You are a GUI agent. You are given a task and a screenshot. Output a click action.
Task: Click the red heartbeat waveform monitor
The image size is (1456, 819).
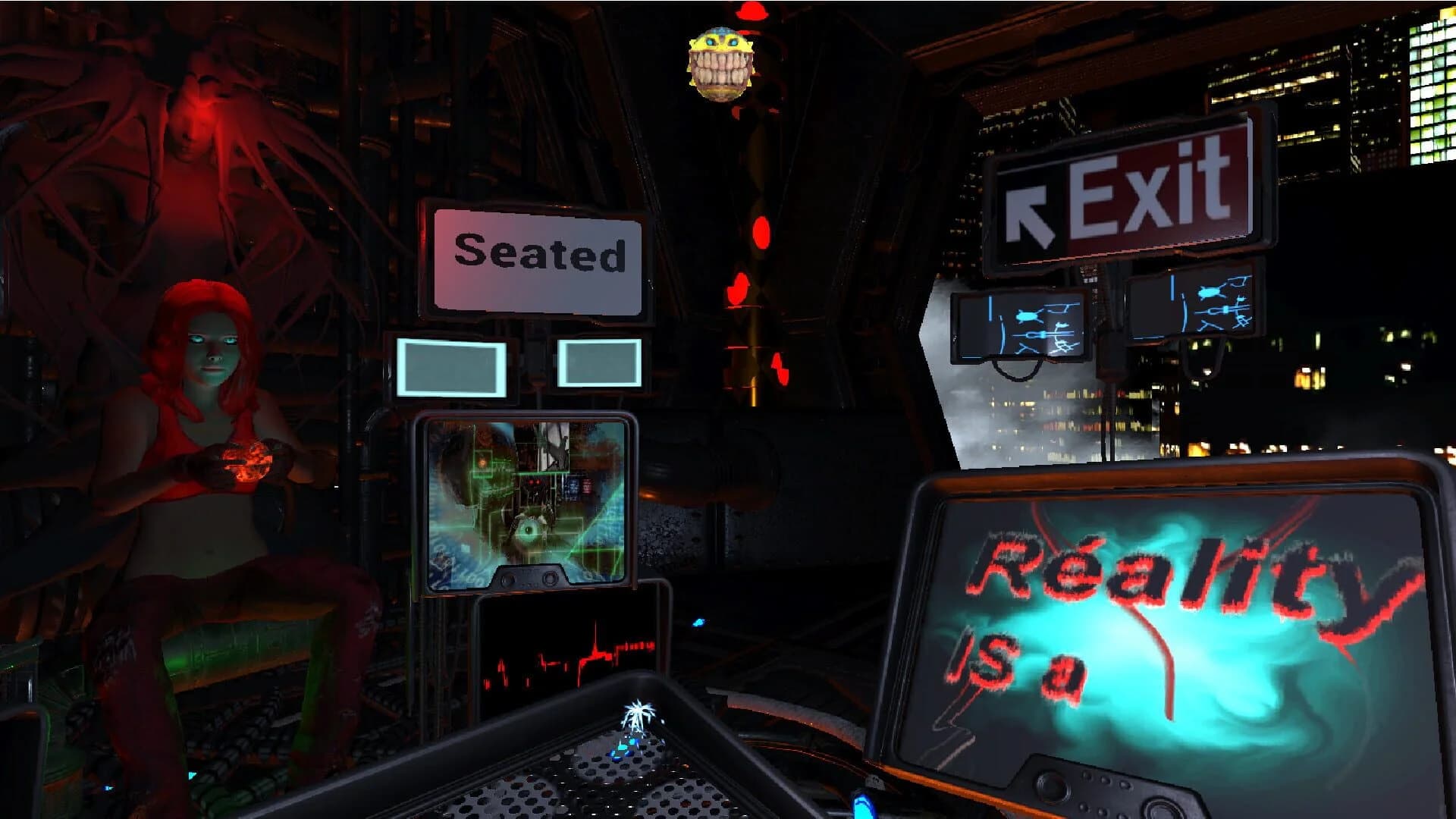click(573, 656)
